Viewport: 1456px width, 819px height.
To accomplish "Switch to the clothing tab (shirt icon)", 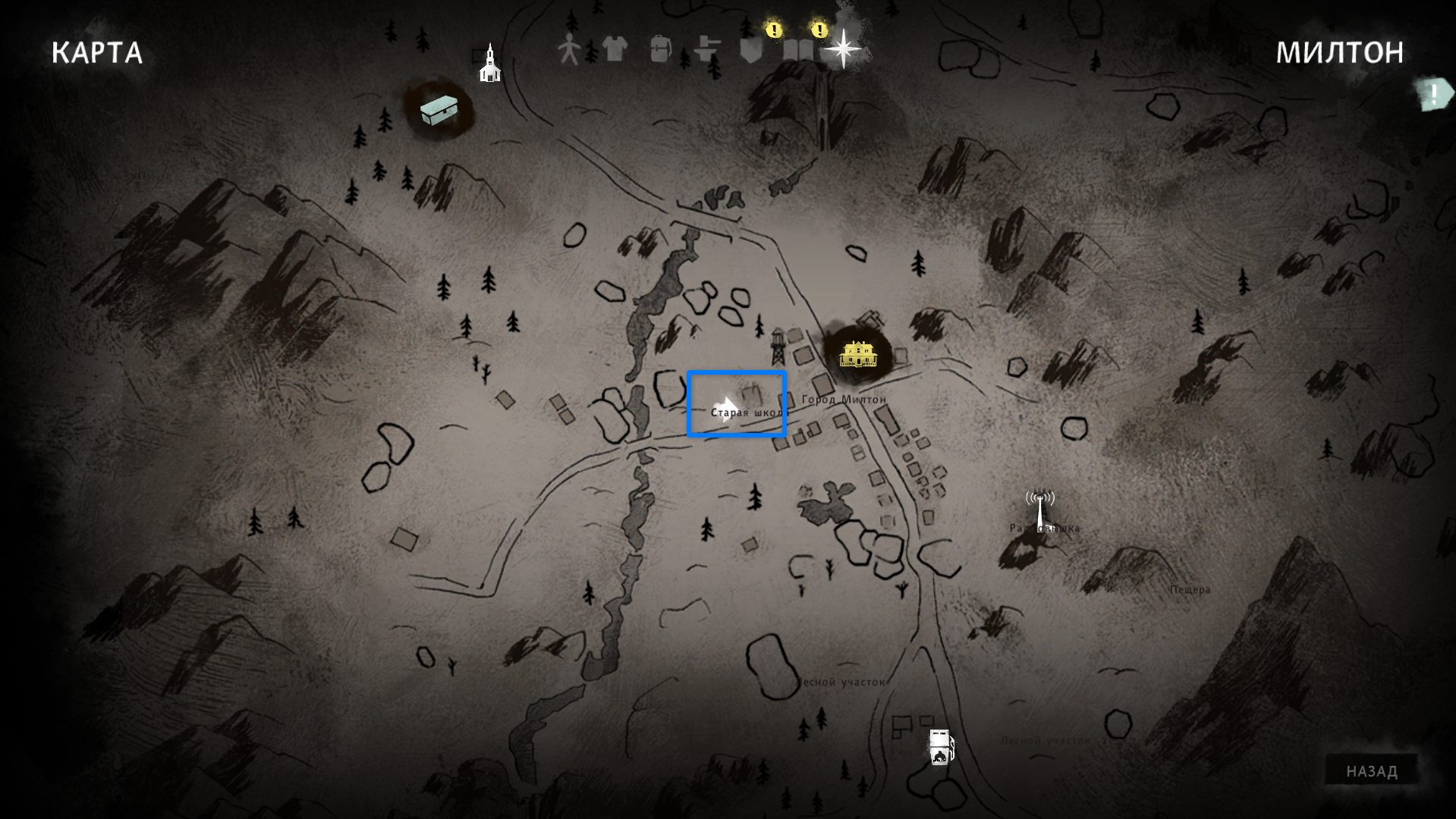I will pos(615,50).
